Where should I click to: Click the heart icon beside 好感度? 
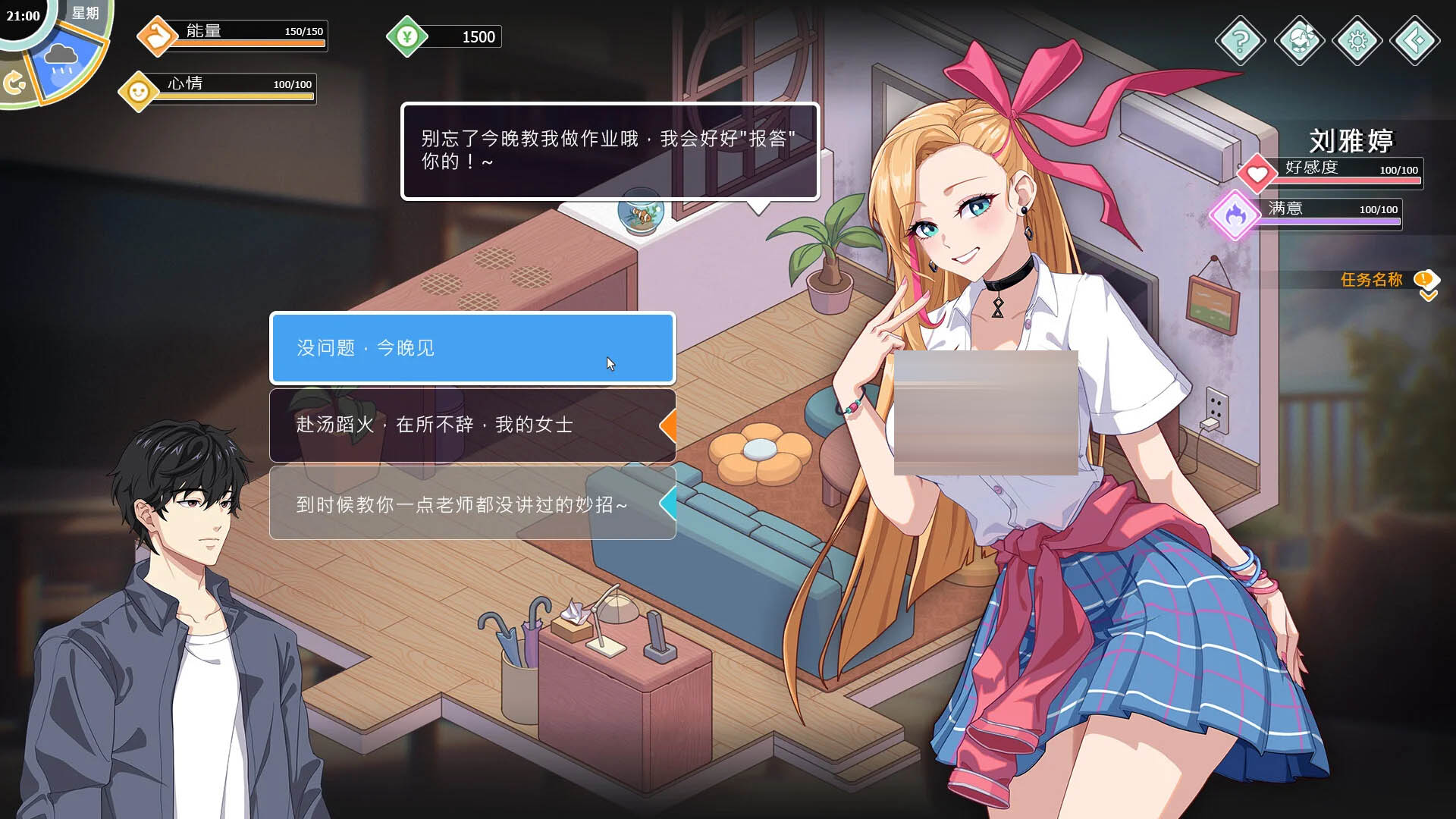tap(1257, 173)
